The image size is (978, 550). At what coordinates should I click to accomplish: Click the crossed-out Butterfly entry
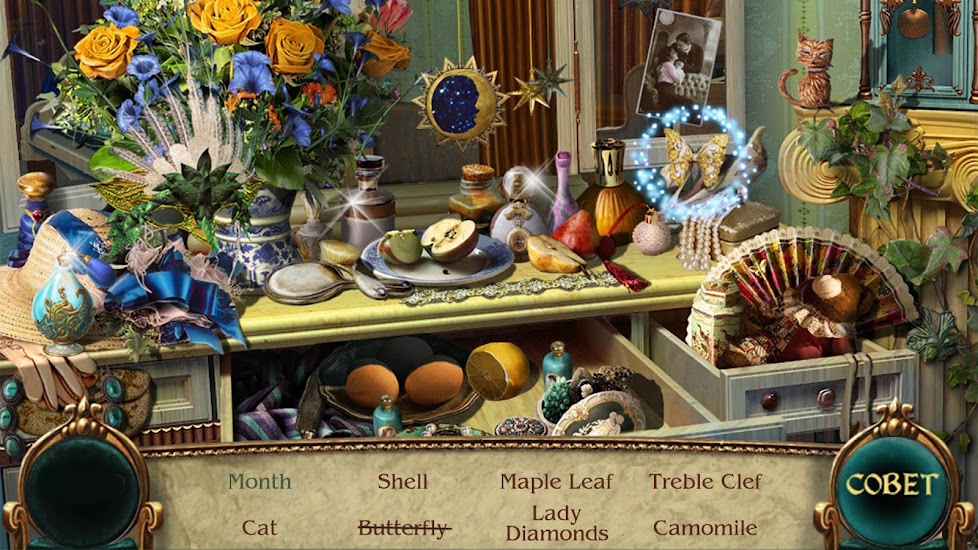click(x=402, y=528)
